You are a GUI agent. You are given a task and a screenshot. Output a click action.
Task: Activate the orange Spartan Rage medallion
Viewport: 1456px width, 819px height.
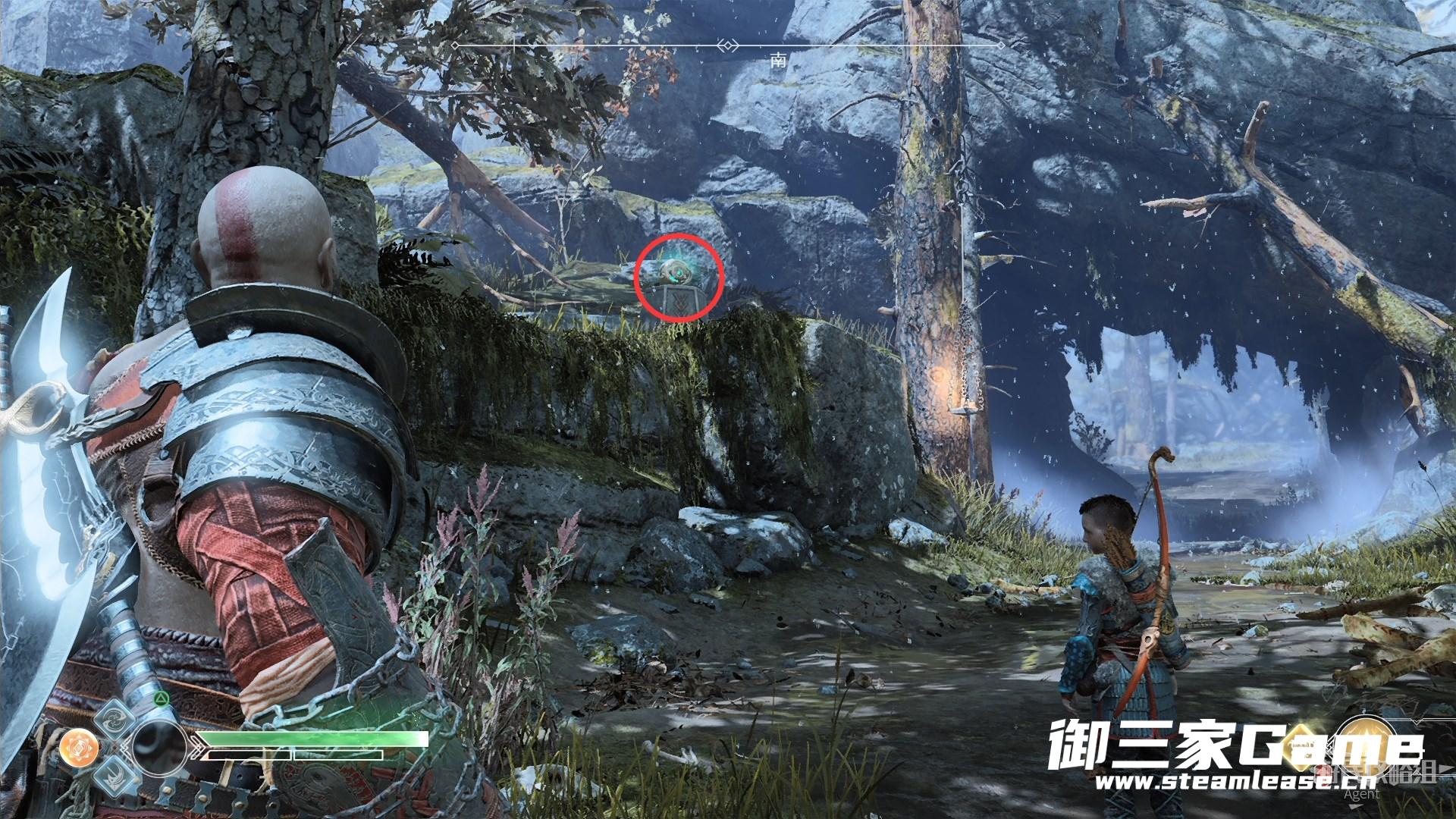click(x=76, y=748)
